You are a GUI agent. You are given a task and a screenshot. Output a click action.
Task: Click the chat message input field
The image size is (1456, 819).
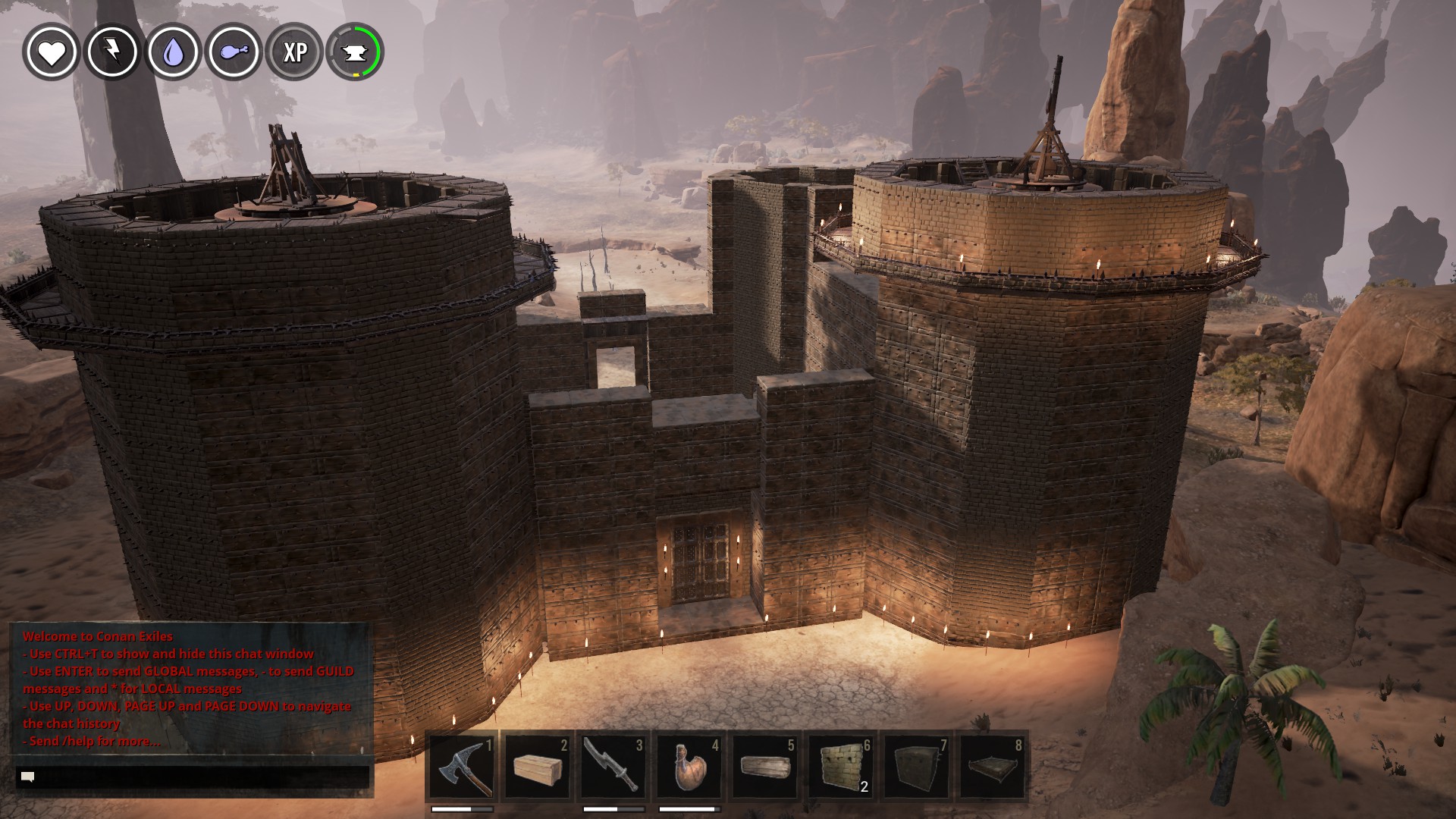point(193,777)
